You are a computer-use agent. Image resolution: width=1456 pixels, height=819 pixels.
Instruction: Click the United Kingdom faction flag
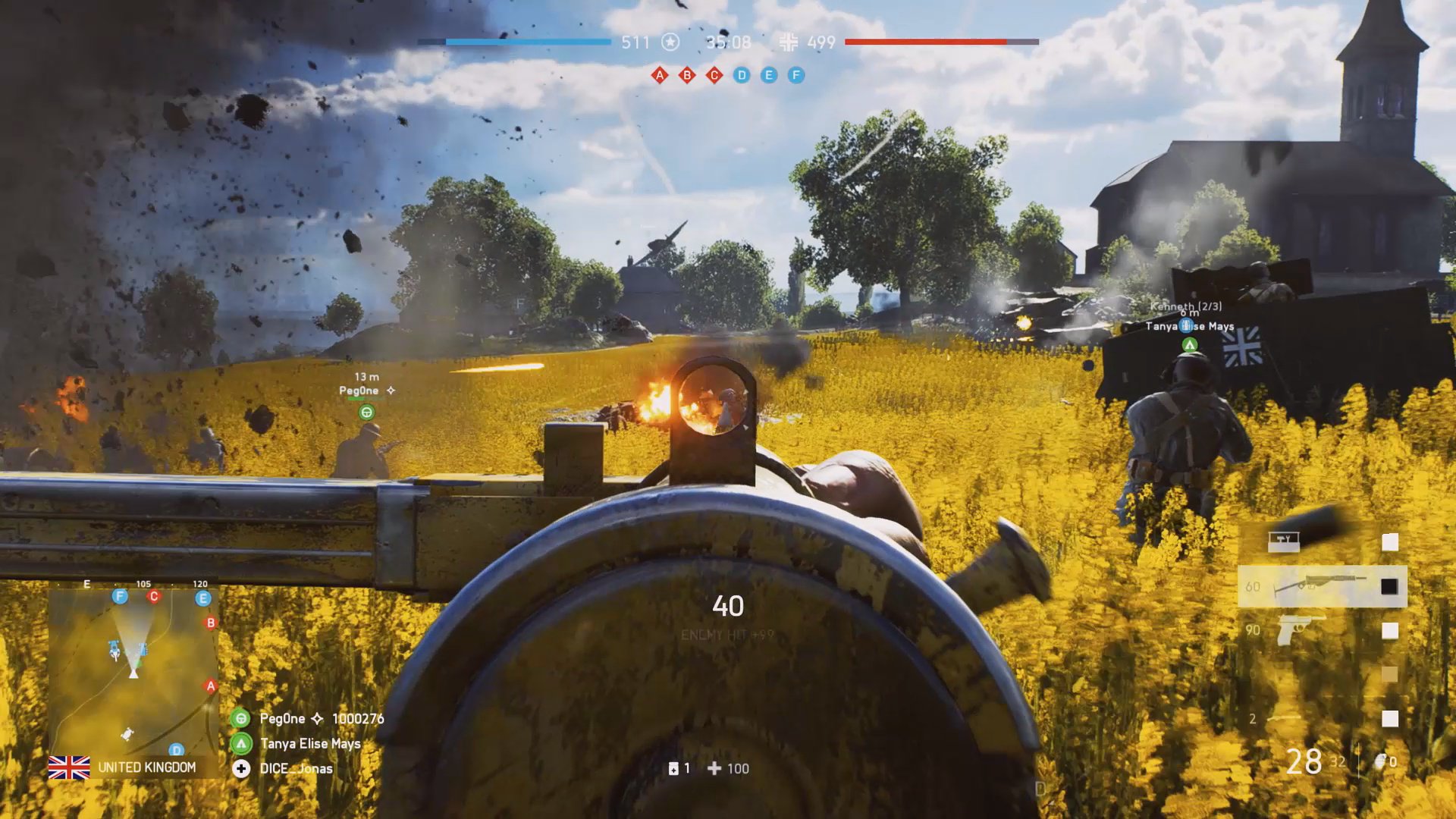(69, 767)
